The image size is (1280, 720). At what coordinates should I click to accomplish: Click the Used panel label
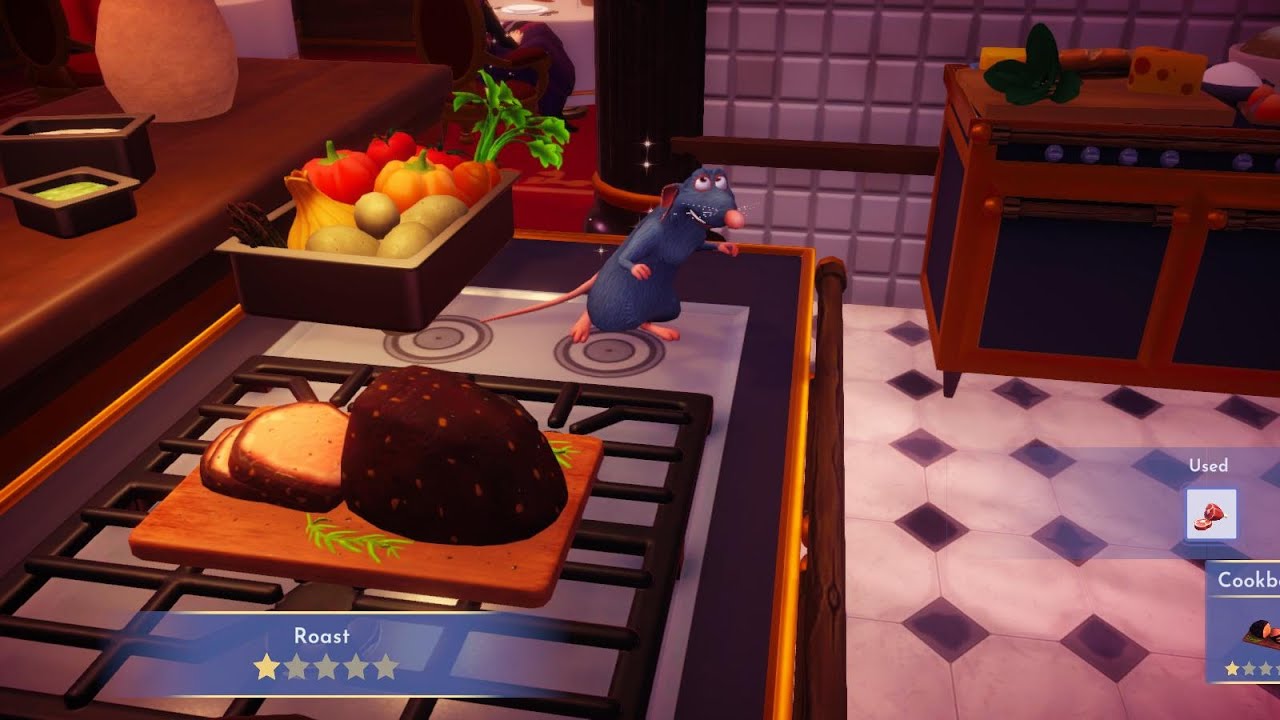pos(1211,465)
